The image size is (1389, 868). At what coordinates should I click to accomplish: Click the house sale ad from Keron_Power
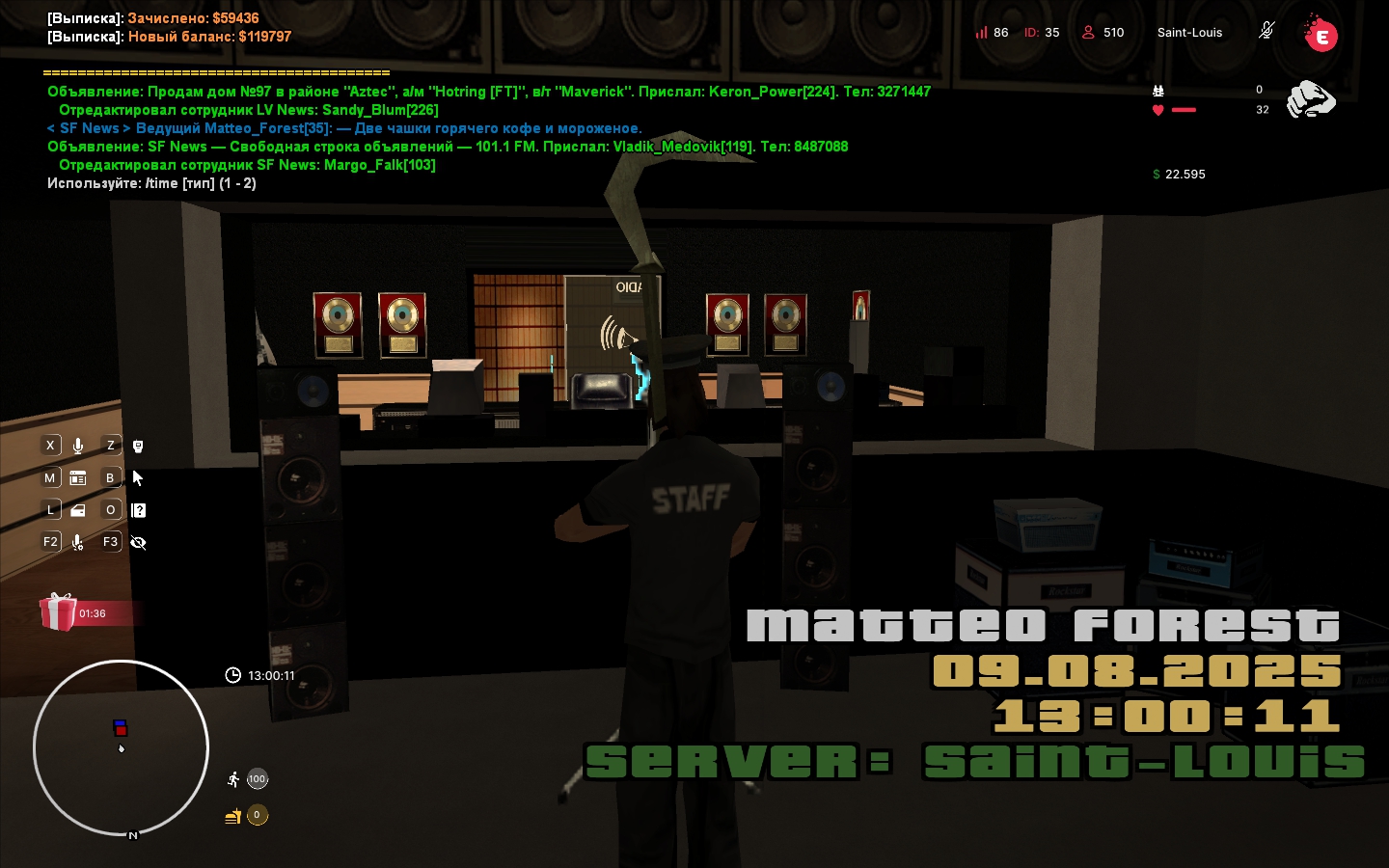click(x=488, y=92)
